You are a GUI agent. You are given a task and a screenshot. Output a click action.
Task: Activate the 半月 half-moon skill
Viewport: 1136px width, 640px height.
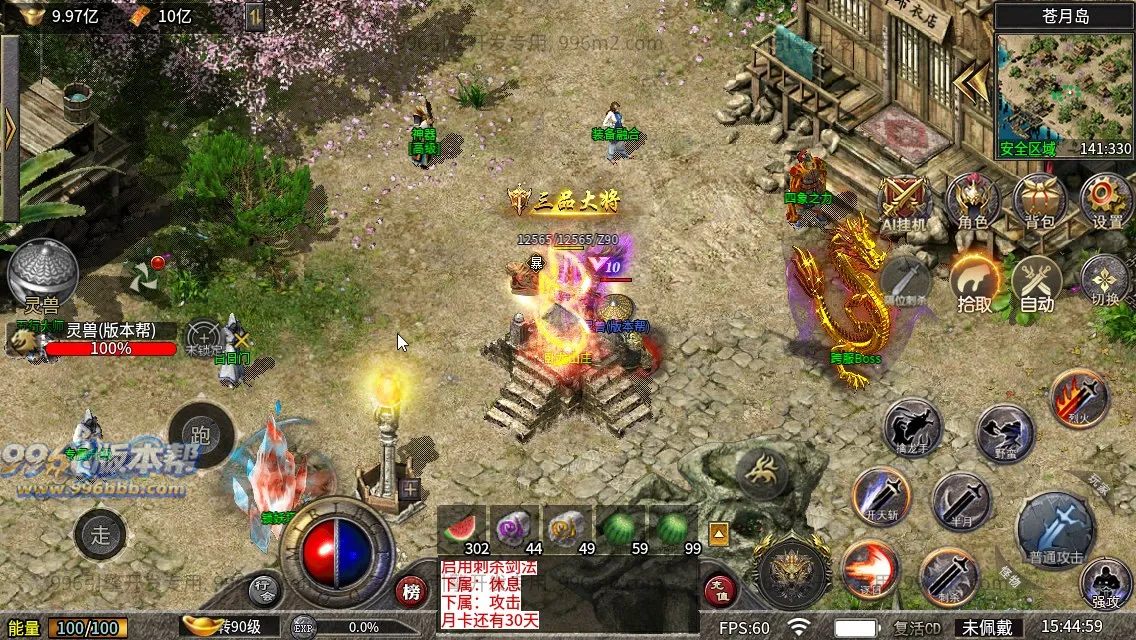pos(961,501)
